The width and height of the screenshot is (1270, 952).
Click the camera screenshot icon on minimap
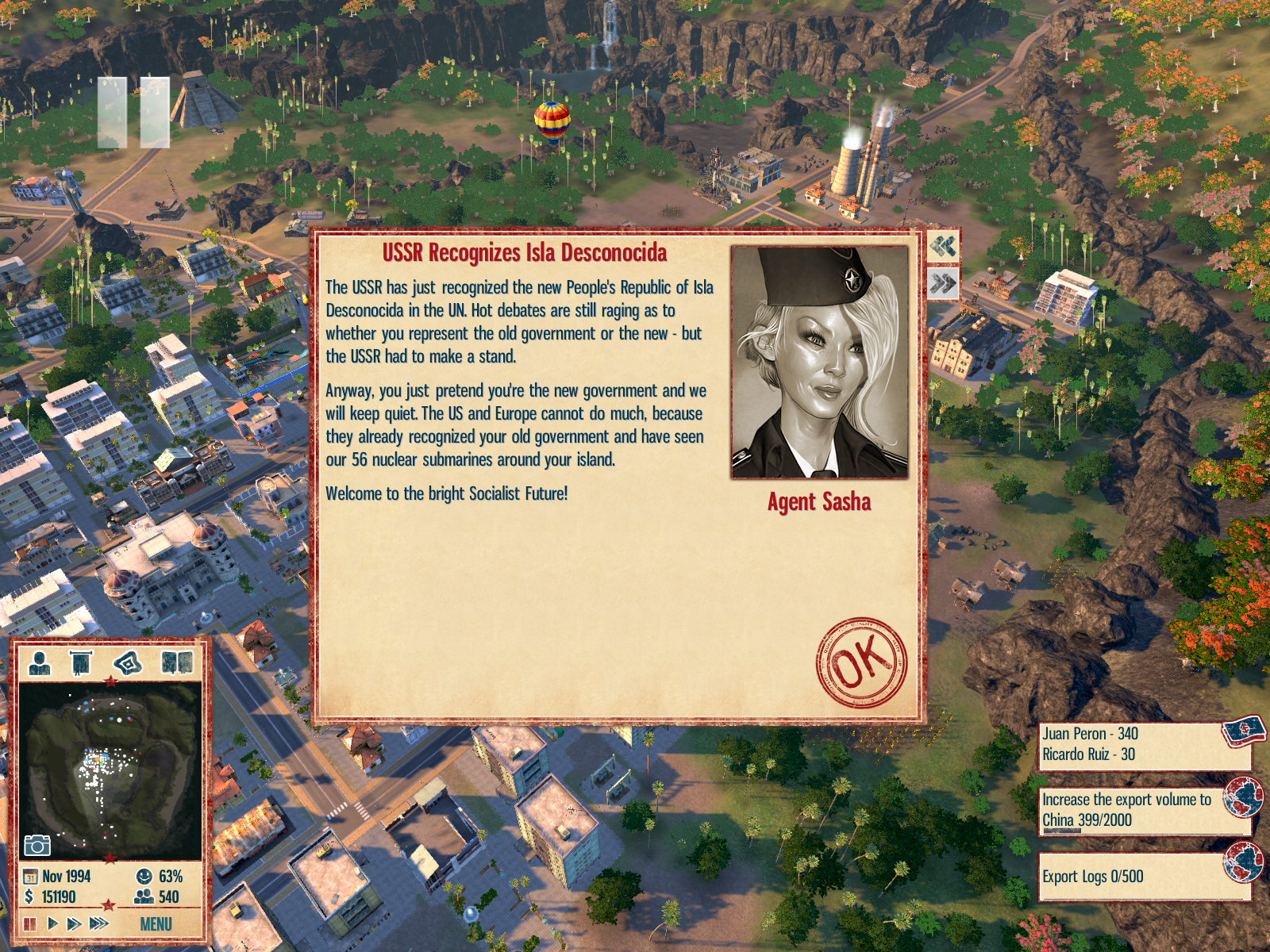[x=37, y=845]
